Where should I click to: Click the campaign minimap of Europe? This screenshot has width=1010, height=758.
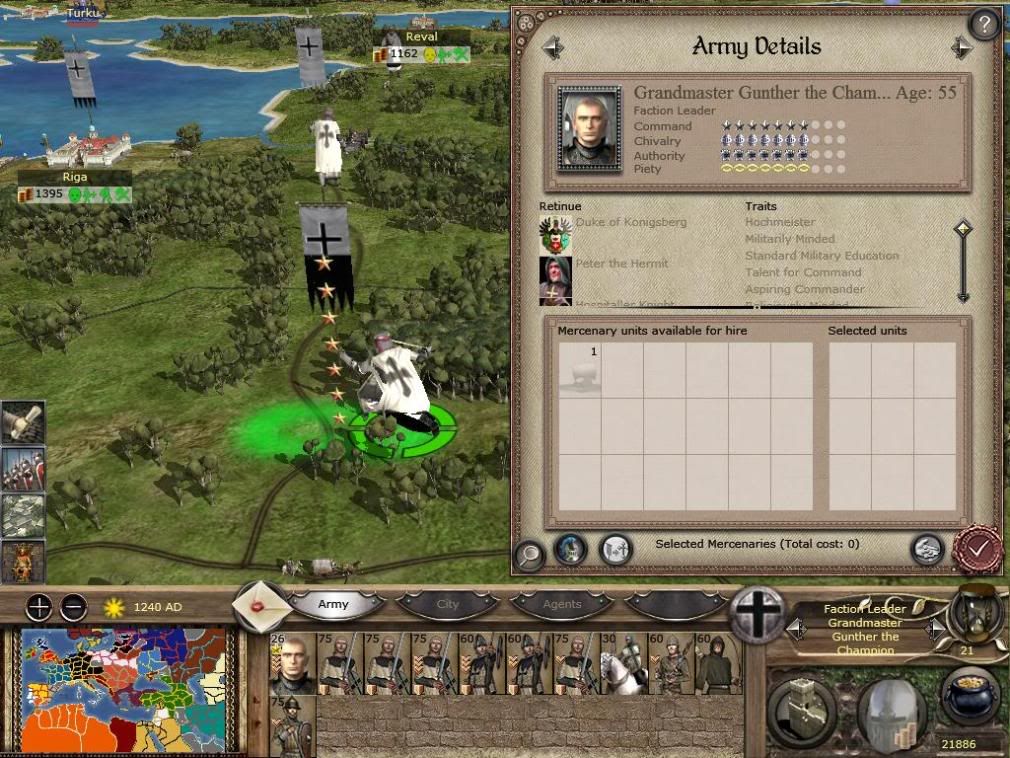pos(125,691)
